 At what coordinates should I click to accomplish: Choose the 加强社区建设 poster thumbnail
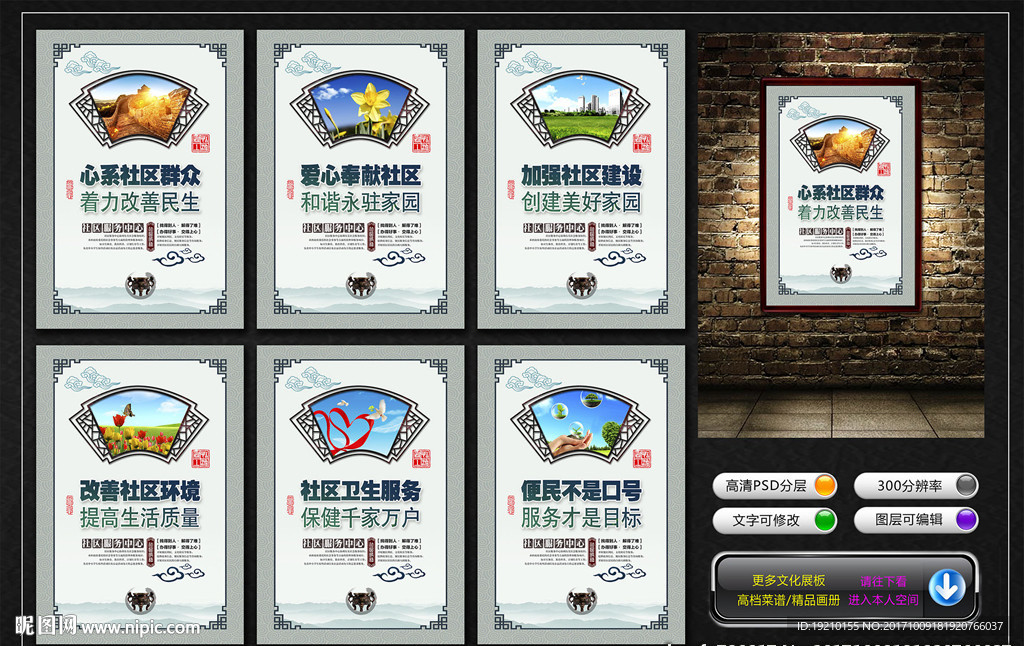581,180
